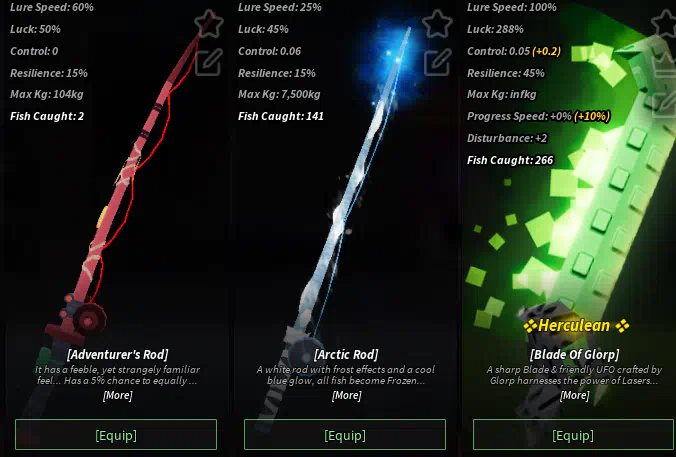Click the edit pencil on Adventurer's Rod
The width and height of the screenshot is (676, 457).
(208, 62)
